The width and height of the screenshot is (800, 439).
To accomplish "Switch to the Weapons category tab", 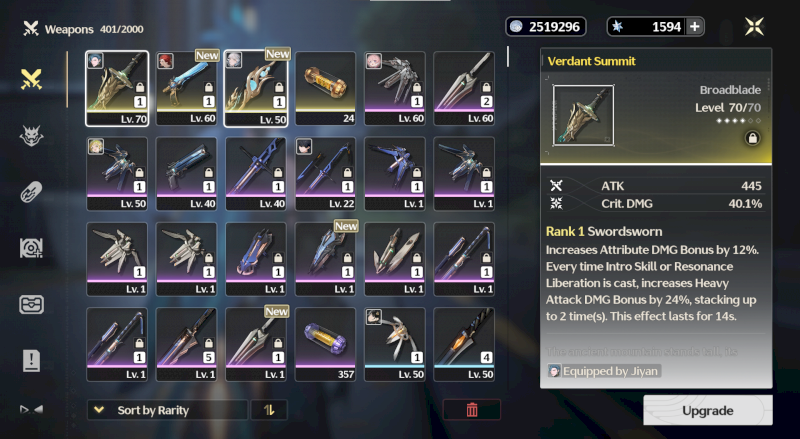I will pos(31,79).
